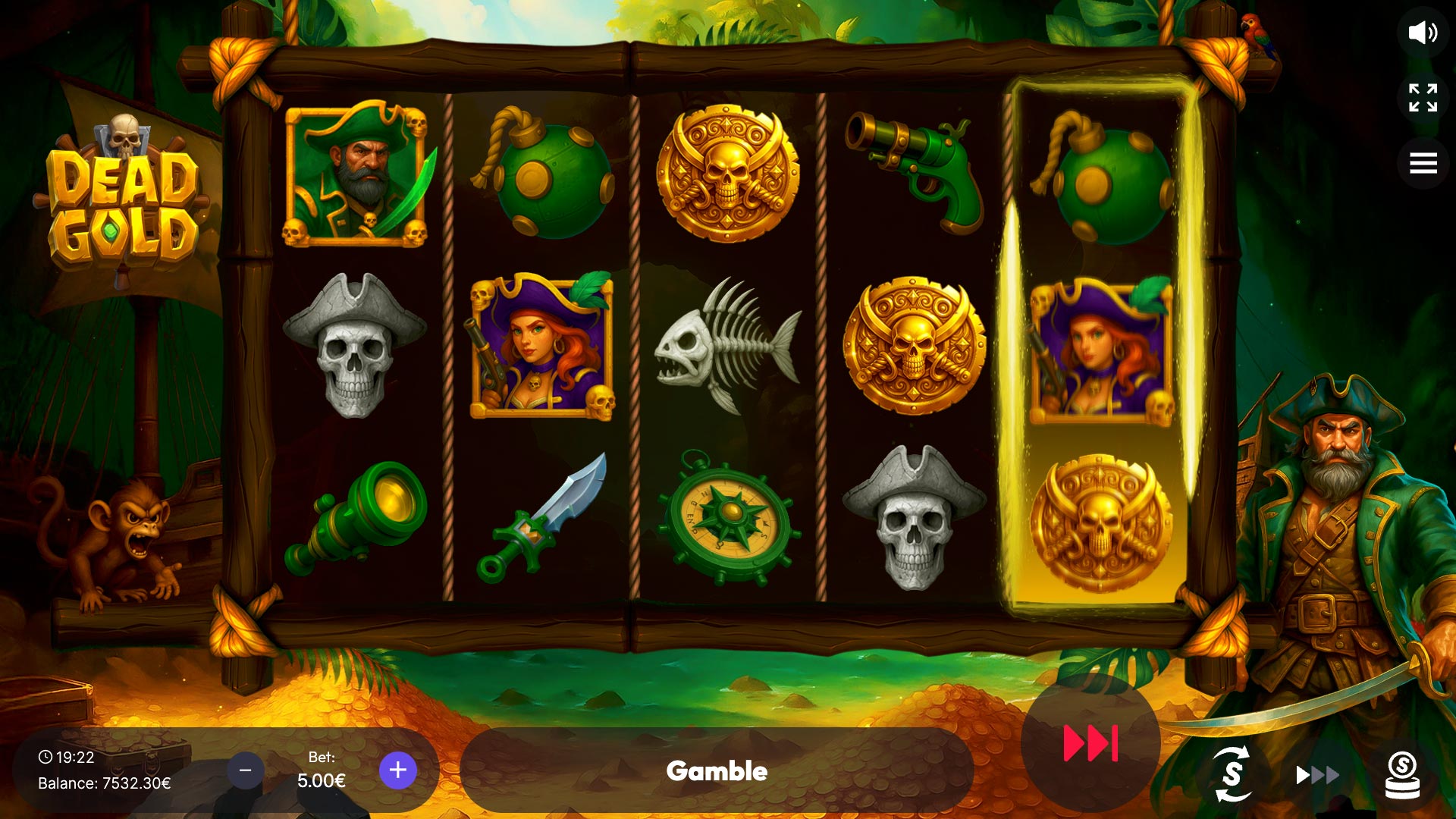Screen dimensions: 1456x819
Task: Open the coin stack bet menu
Action: (x=1402, y=774)
